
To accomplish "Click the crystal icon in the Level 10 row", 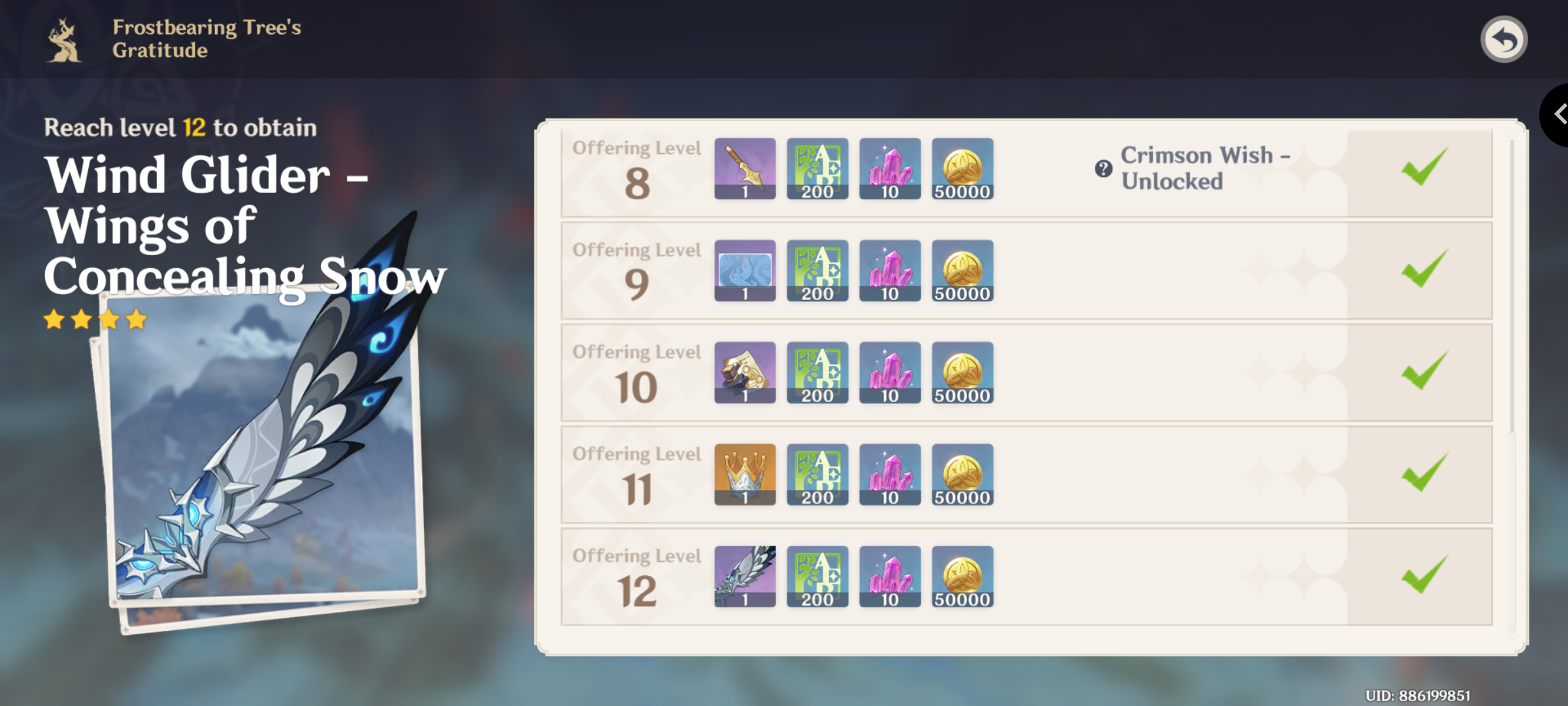I will 890,373.
